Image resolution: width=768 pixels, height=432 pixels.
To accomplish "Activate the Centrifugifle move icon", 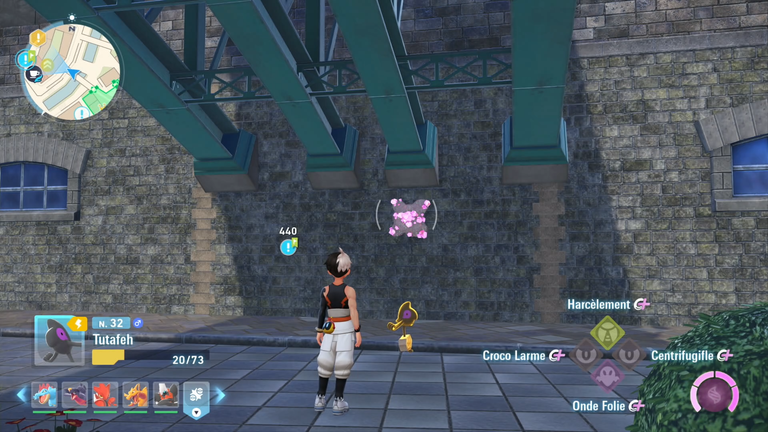I will [630, 352].
